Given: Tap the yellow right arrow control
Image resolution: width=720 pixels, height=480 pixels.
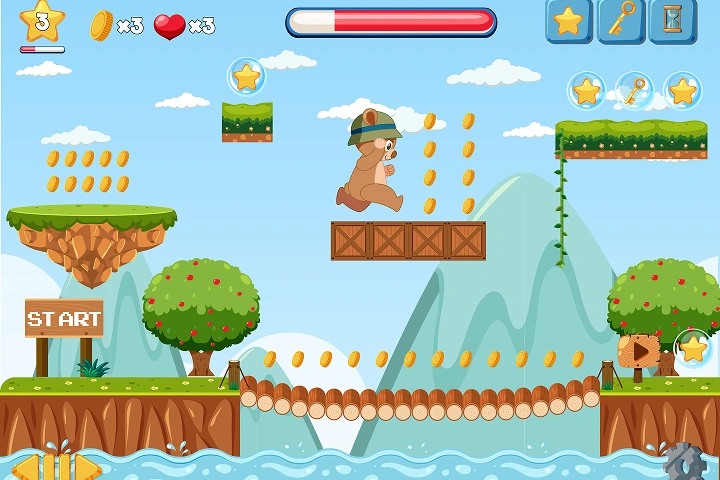Looking at the screenshot, I should (89, 467).
